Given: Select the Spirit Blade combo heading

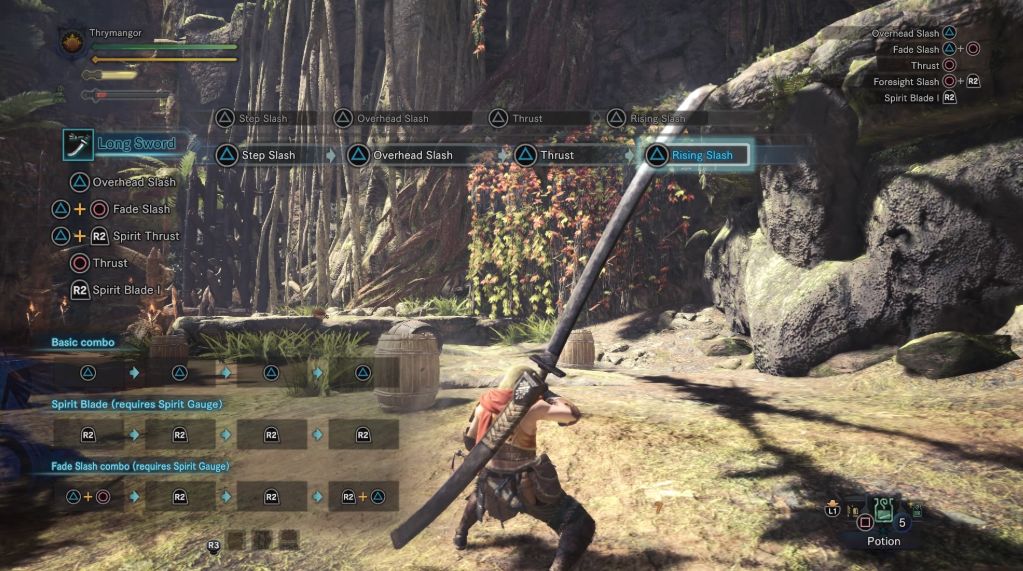Looking at the screenshot, I should tap(135, 404).
